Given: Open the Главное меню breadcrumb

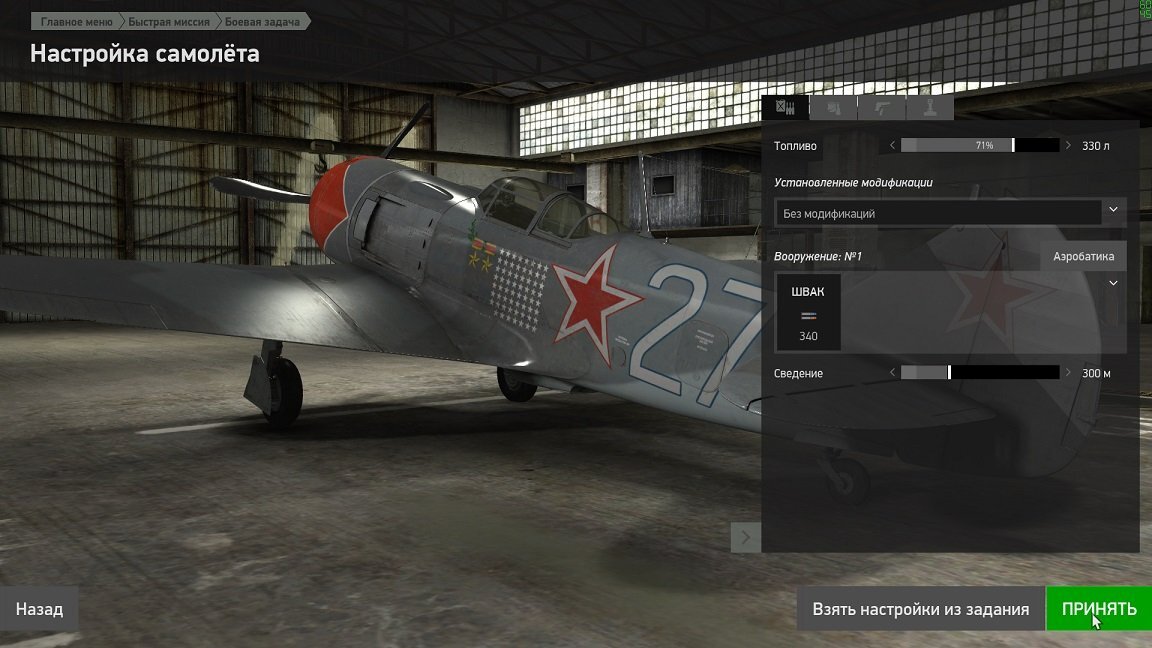Looking at the screenshot, I should [75, 21].
